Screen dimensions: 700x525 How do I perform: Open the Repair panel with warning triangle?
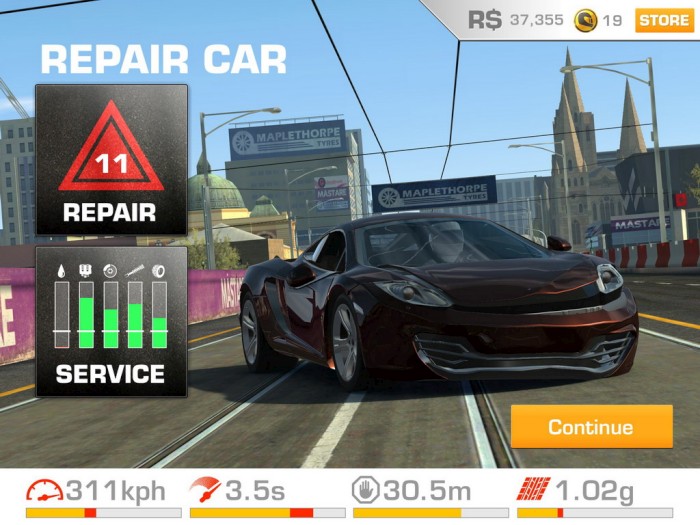111,160
